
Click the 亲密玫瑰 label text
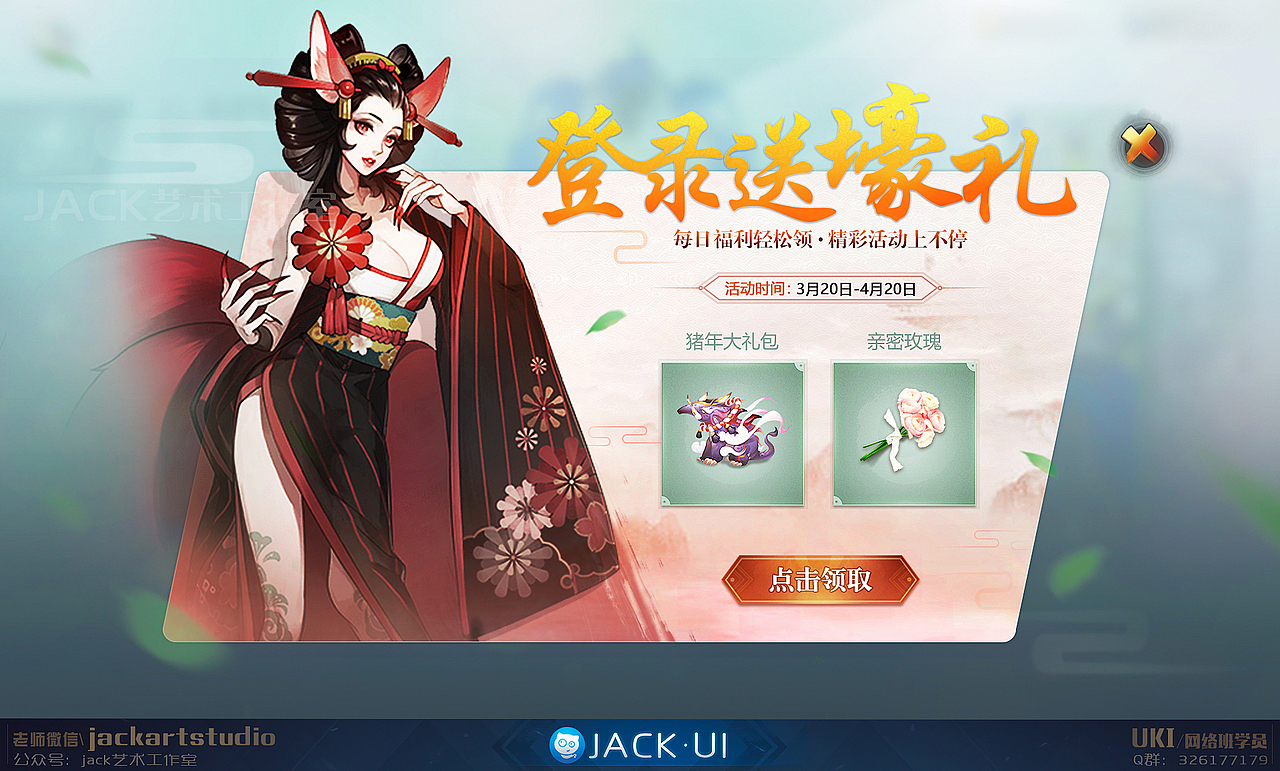coord(902,339)
